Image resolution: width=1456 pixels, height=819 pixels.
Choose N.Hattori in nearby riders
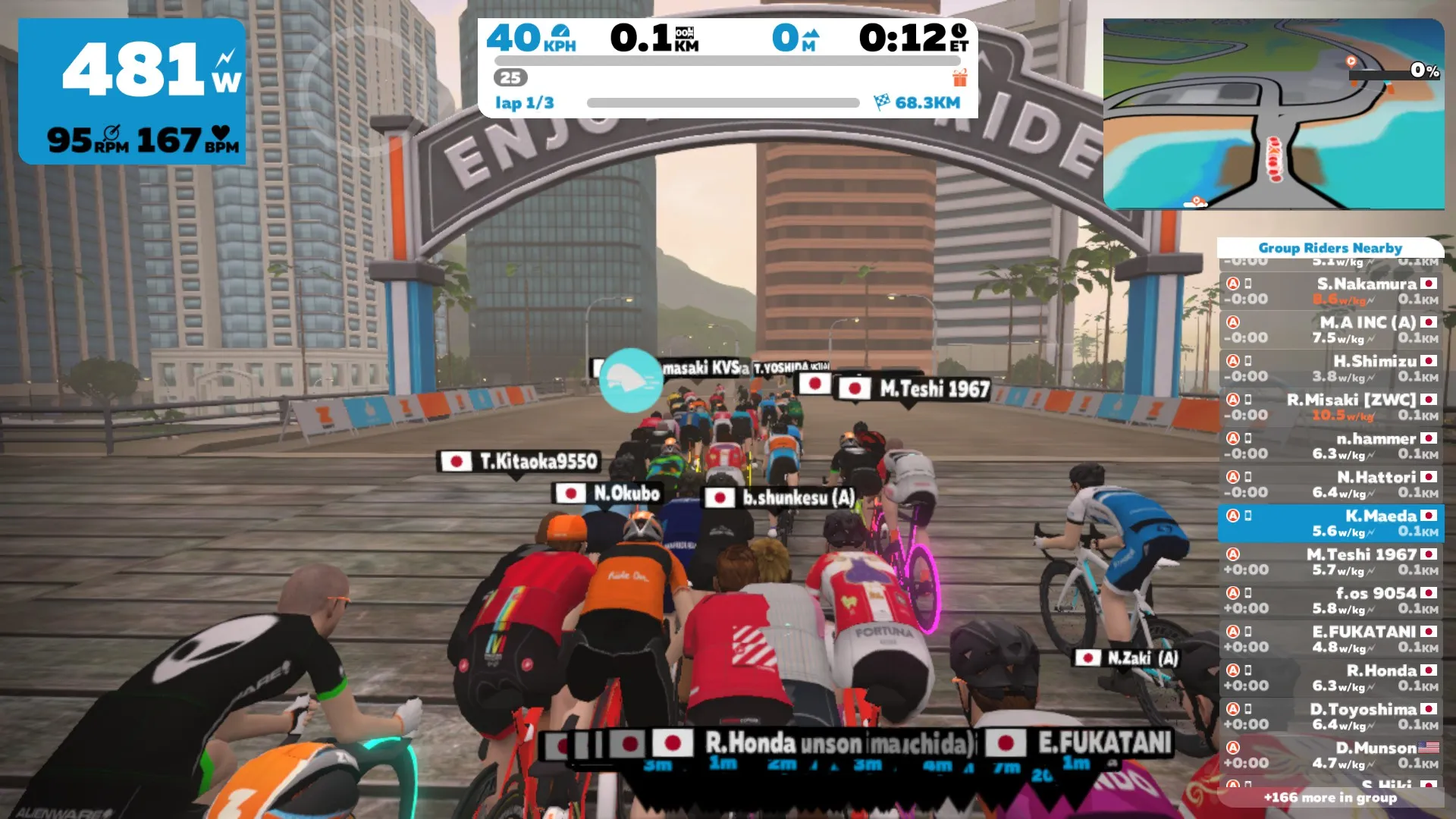[1331, 485]
